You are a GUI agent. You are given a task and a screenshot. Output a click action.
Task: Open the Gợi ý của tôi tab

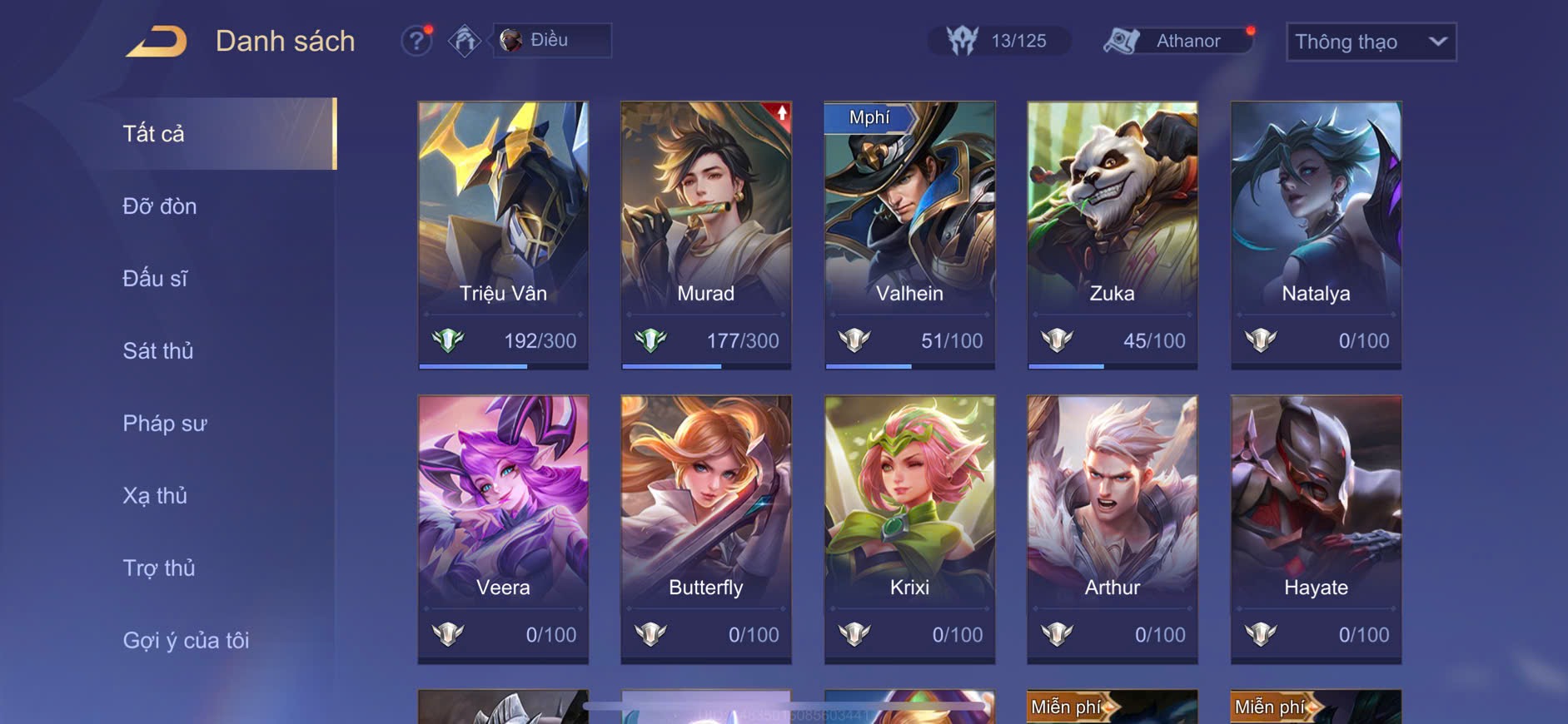tap(187, 641)
